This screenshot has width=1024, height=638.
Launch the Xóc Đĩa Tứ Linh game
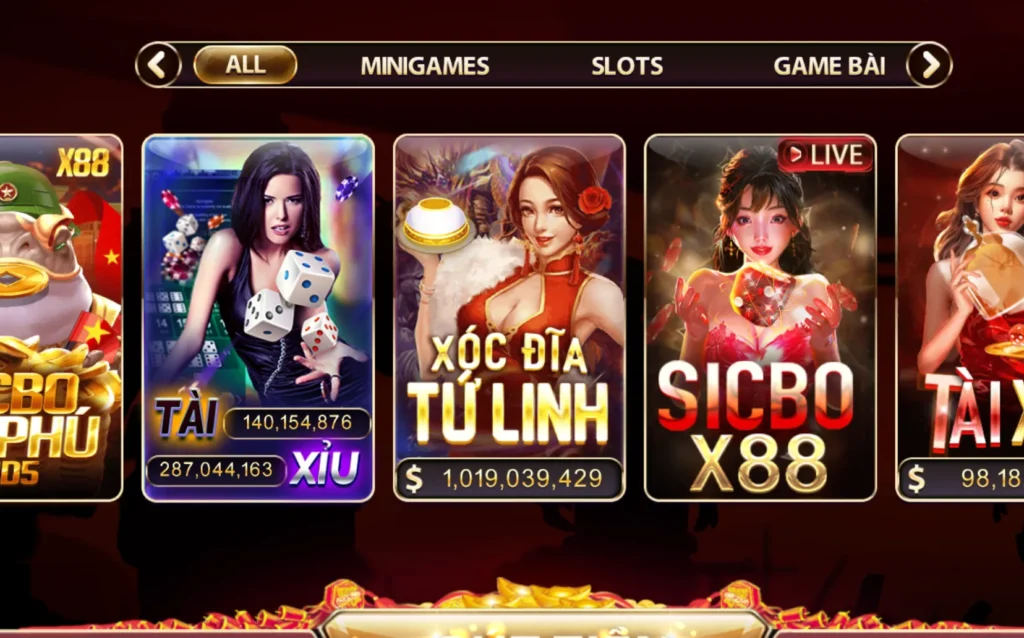[509, 318]
